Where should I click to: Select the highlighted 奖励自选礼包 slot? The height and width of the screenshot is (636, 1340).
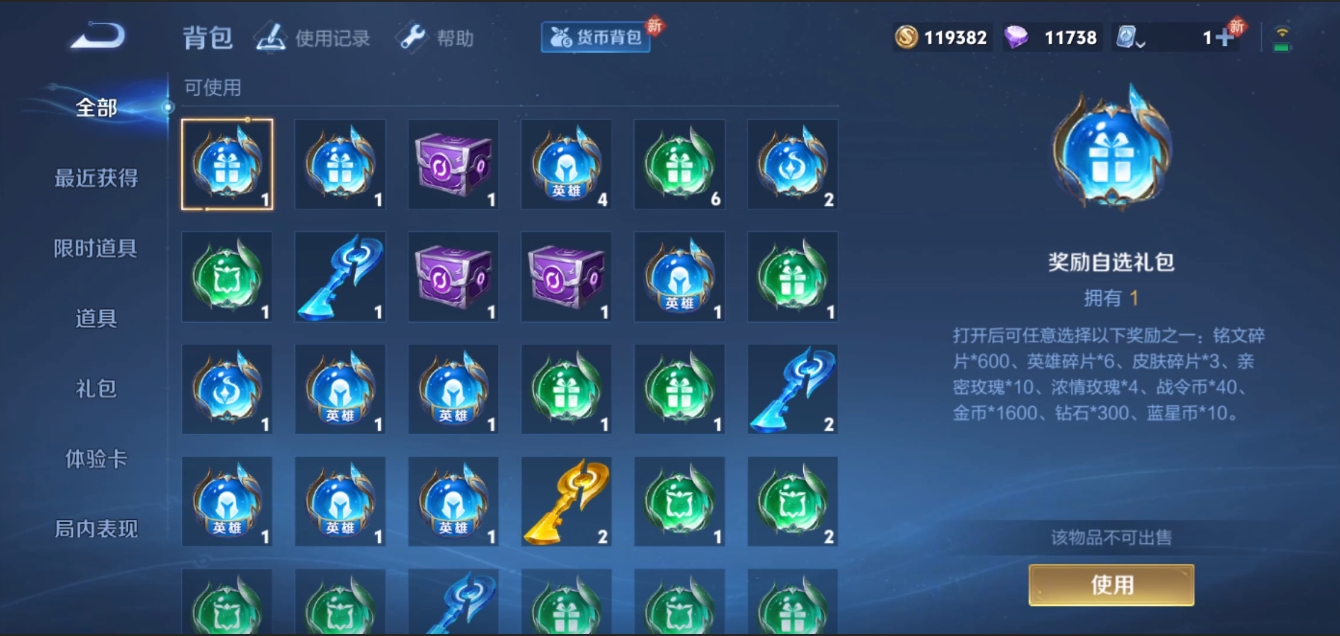(x=227, y=165)
